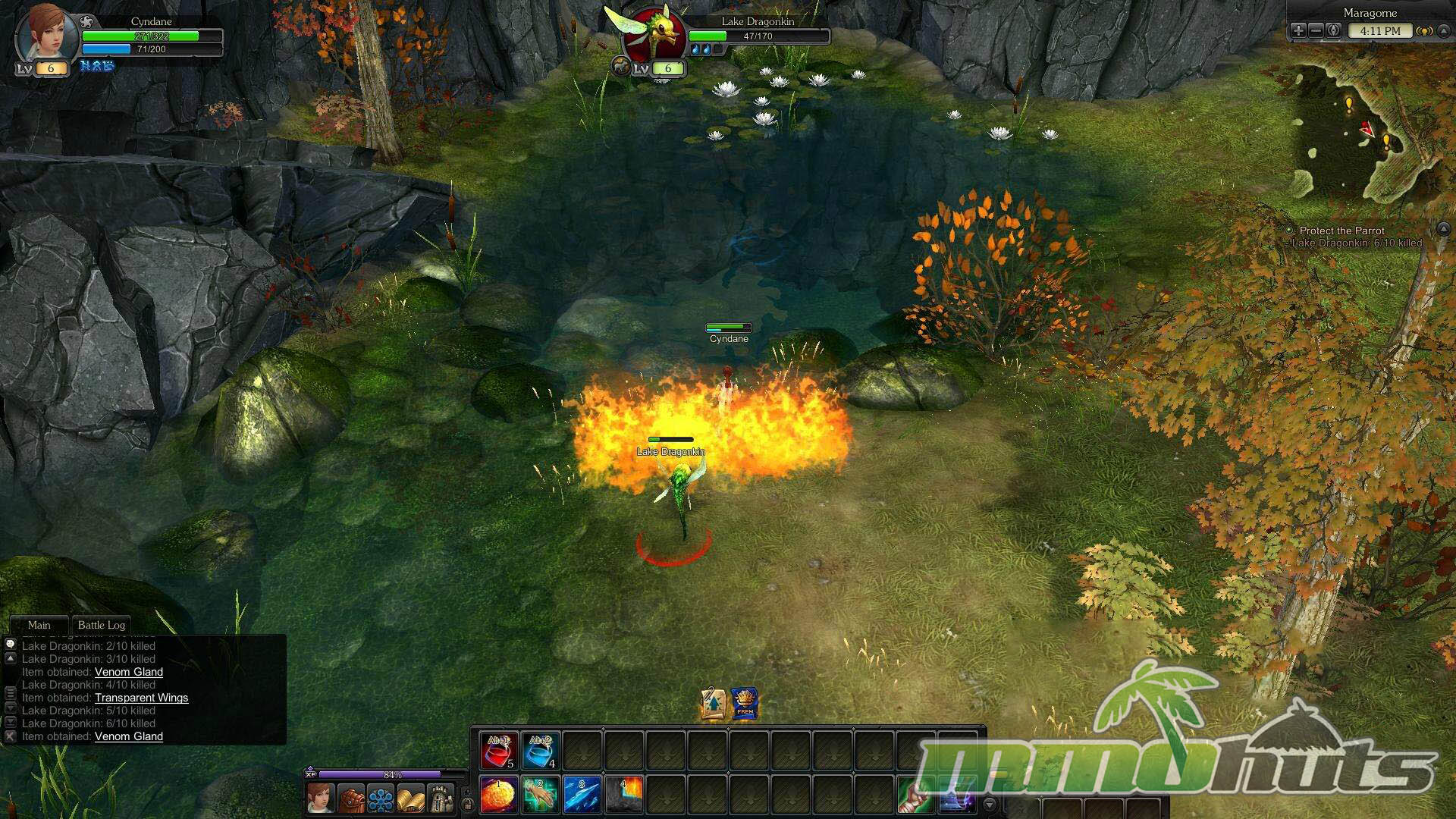The image size is (1456, 819).
Task: Open the backpack inventory
Action: tap(351, 799)
